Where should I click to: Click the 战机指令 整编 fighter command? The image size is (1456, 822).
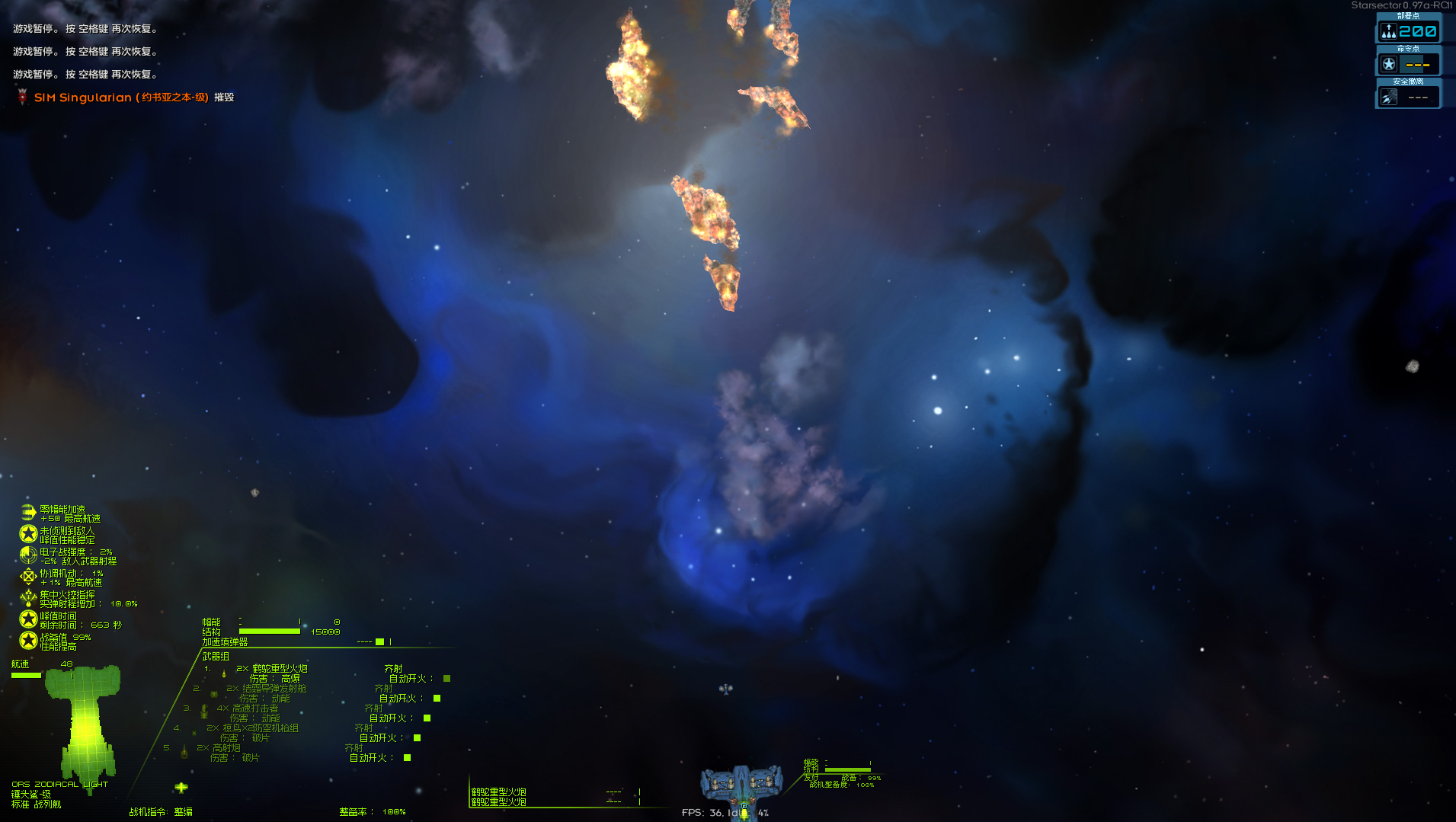point(161,812)
